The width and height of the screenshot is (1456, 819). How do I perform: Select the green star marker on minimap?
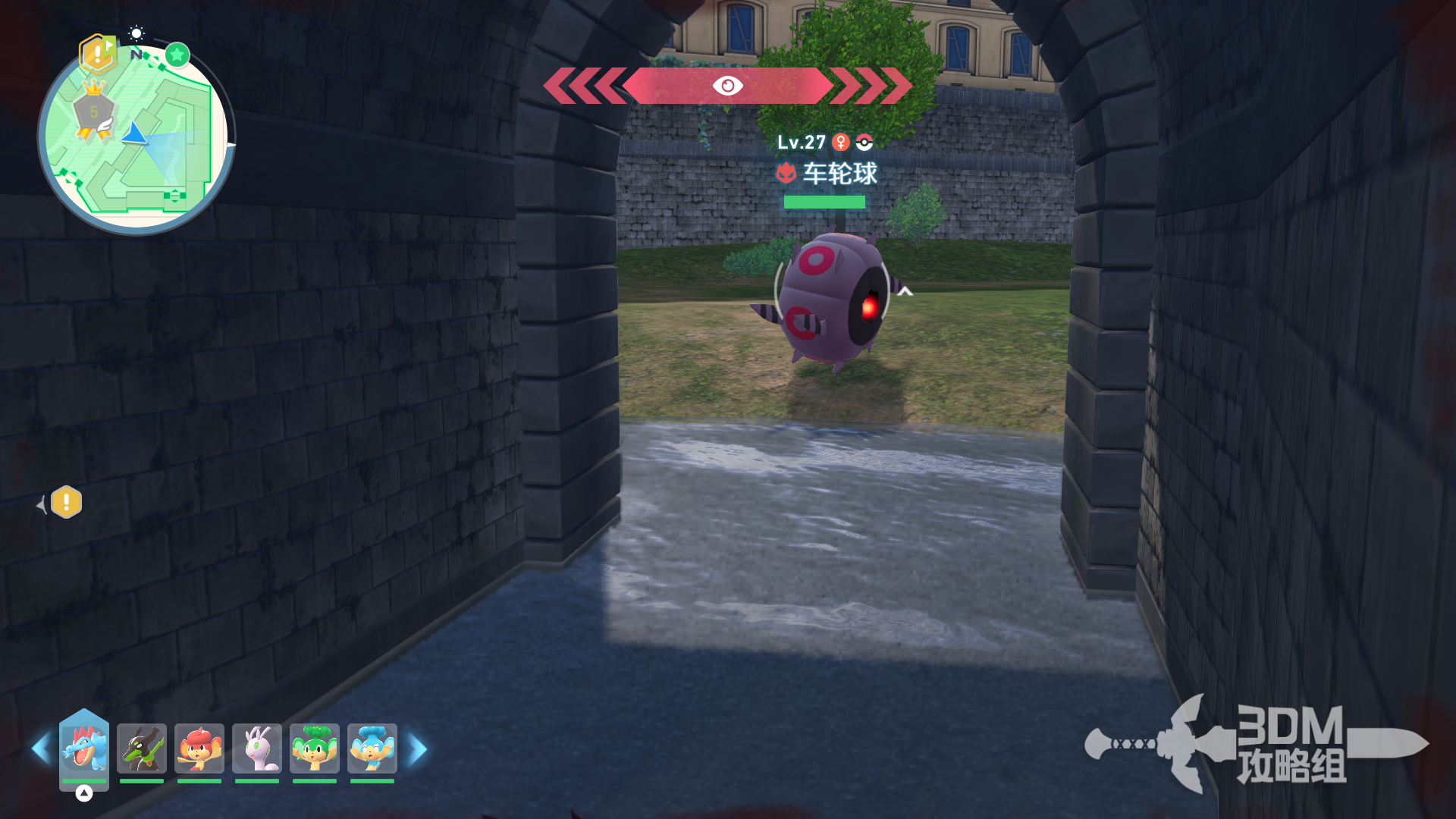[177, 55]
